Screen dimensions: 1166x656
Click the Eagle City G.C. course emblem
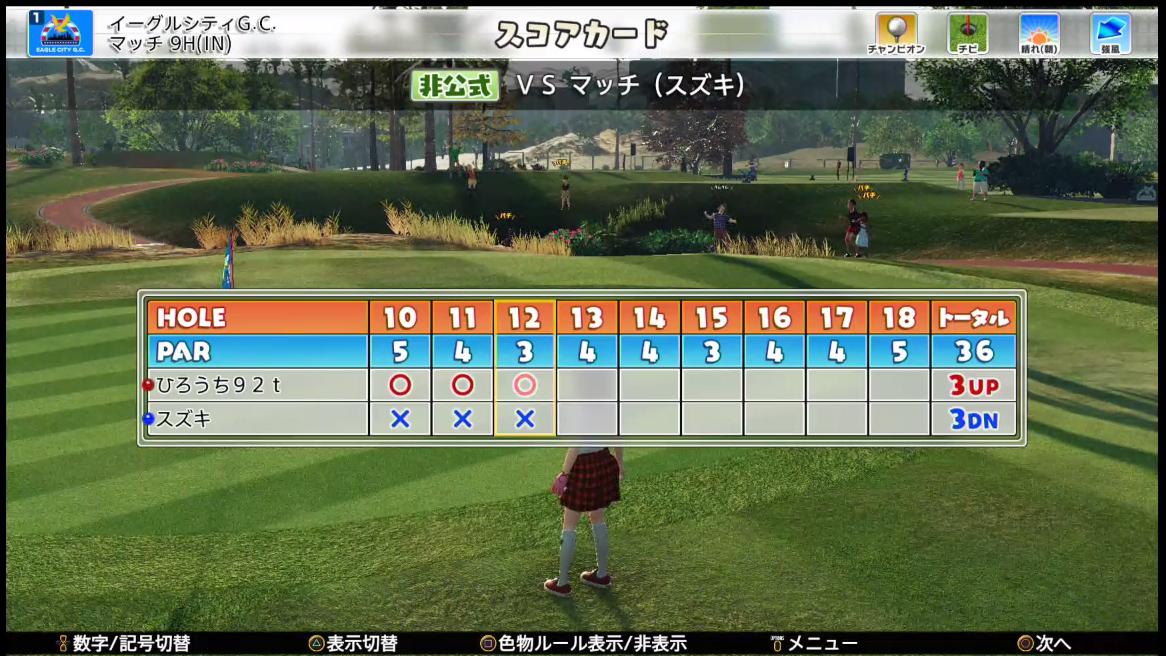[x=60, y=33]
